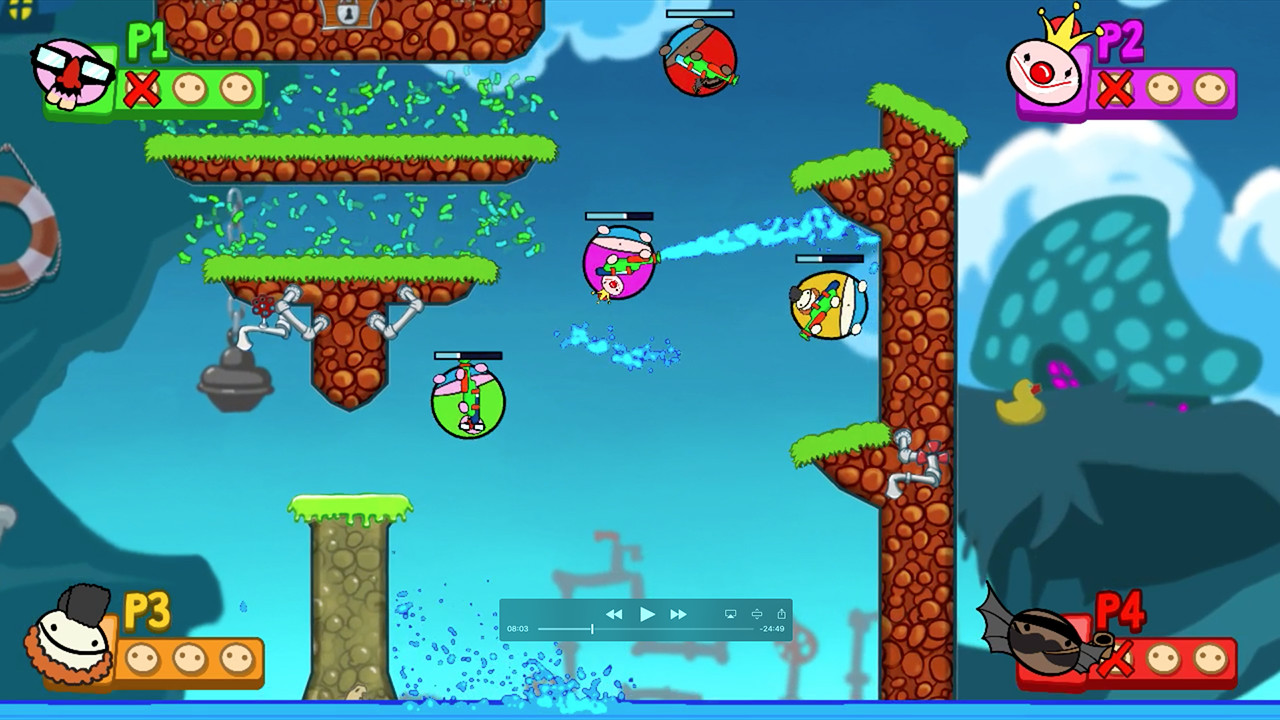1280x720 pixels.
Task: Click the zoom-to-fit icon in player bar
Action: tap(757, 614)
